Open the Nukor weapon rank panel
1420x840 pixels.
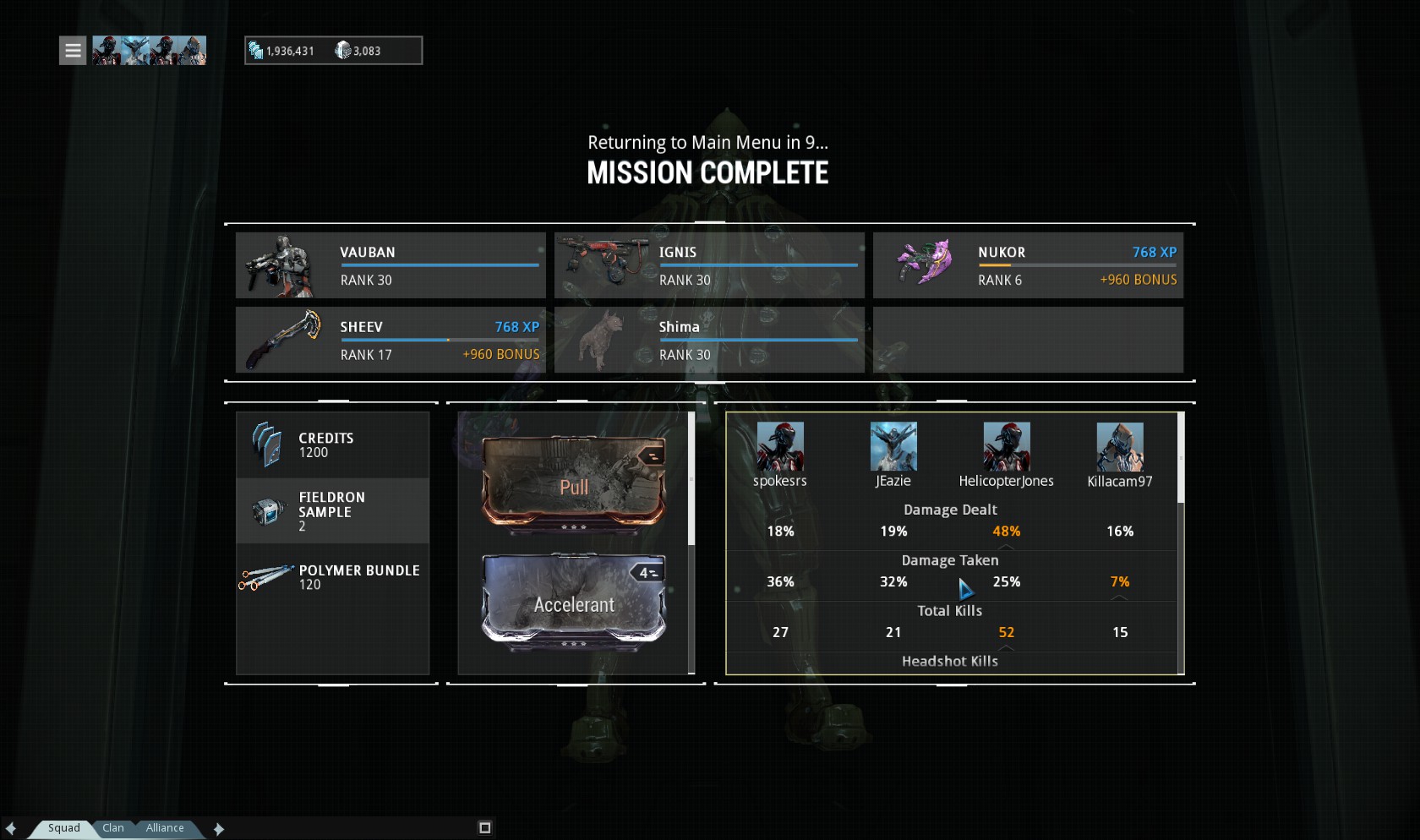tap(1028, 265)
